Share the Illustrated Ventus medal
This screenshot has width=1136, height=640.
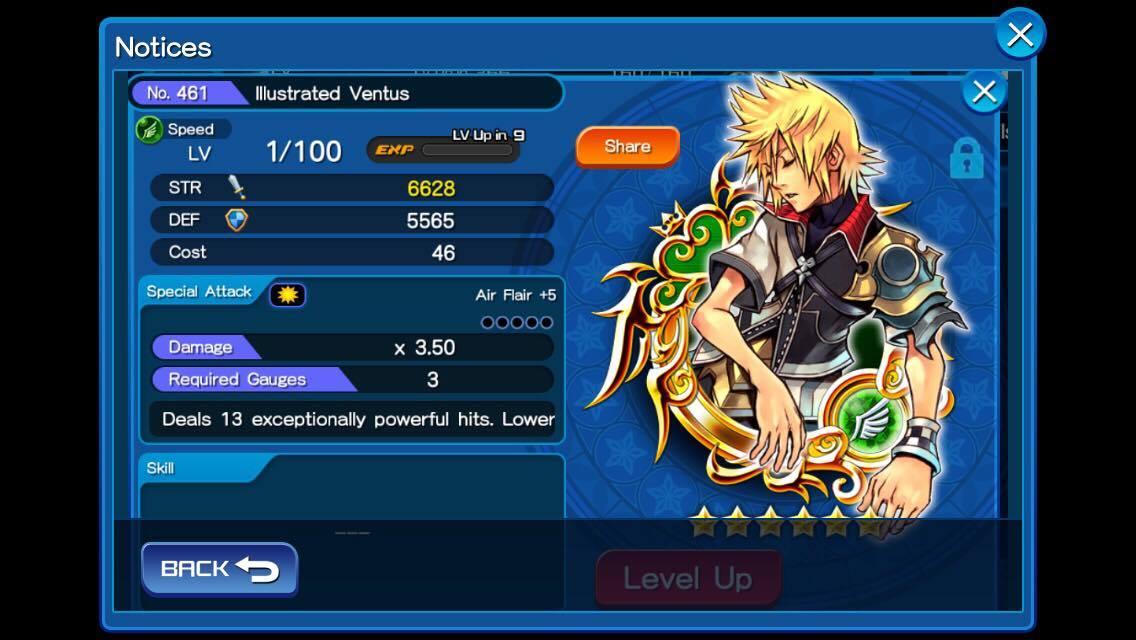(627, 146)
